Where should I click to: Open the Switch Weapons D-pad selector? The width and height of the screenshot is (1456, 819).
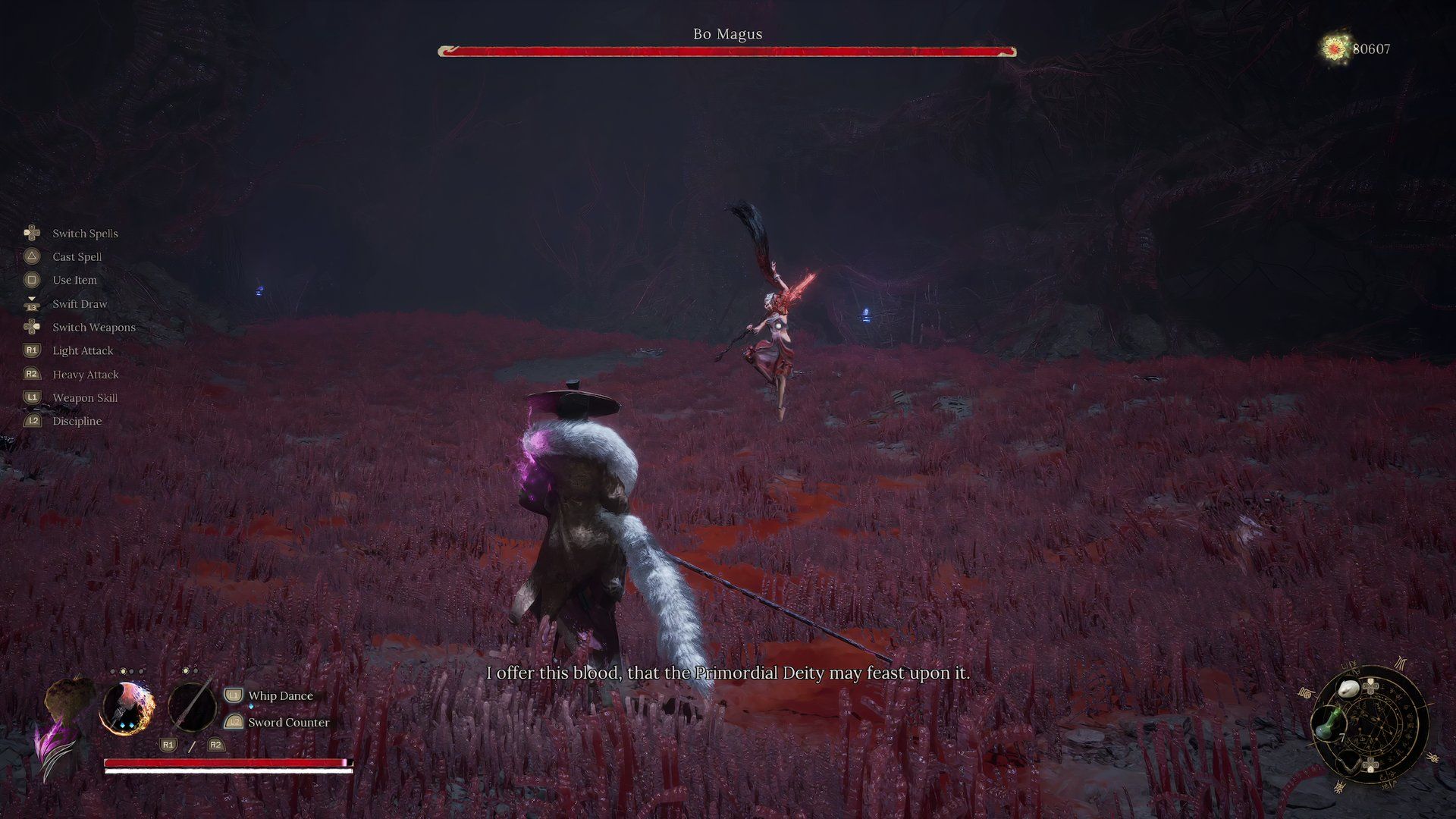pos(32,327)
